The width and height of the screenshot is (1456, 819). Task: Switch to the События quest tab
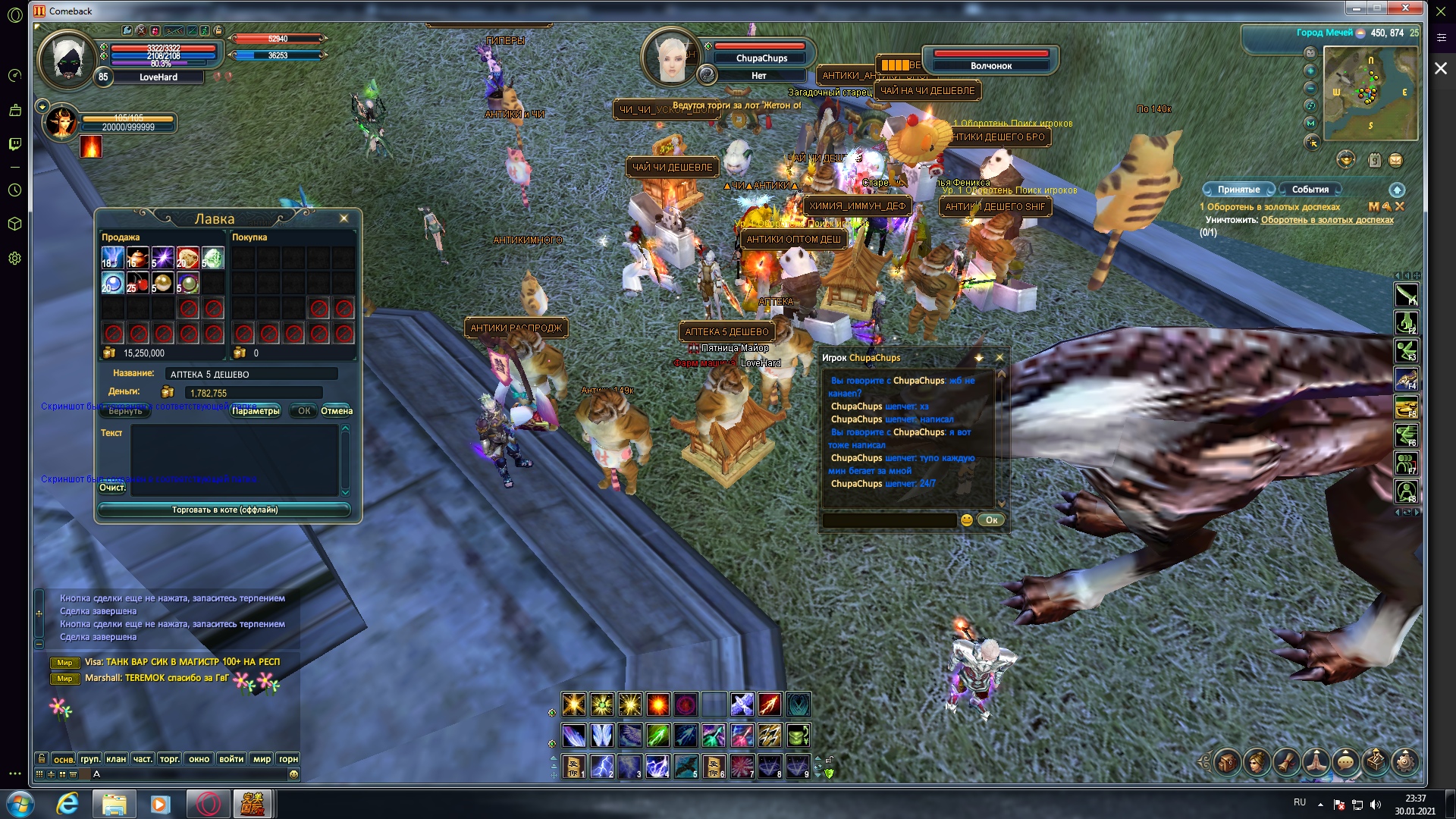(x=1310, y=190)
